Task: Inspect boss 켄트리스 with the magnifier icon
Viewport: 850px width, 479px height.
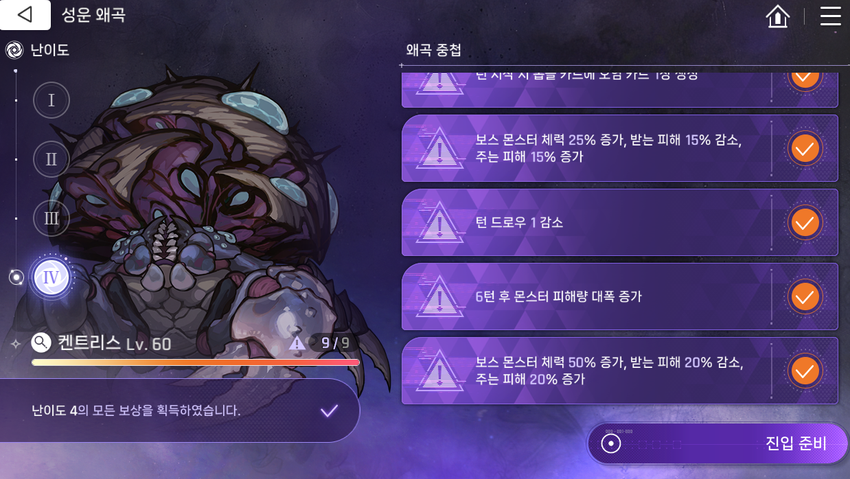Action: point(41,343)
